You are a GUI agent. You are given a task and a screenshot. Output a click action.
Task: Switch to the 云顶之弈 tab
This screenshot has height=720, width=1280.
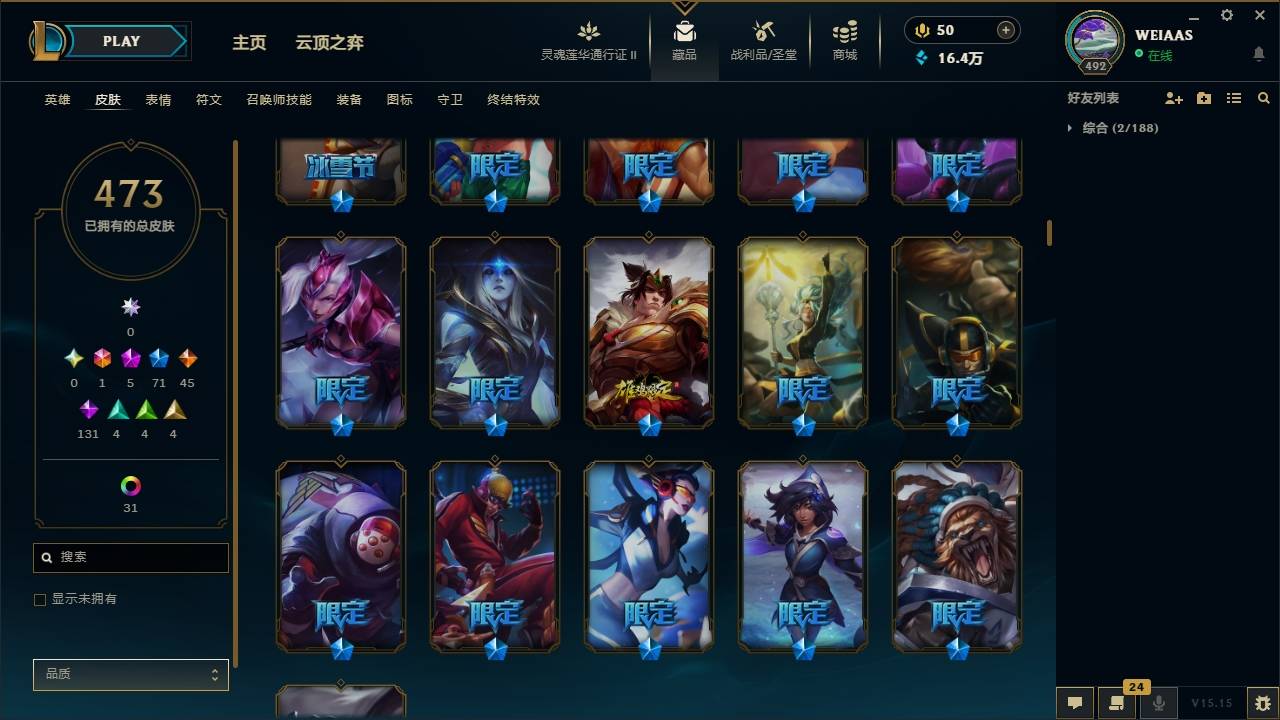(x=331, y=43)
